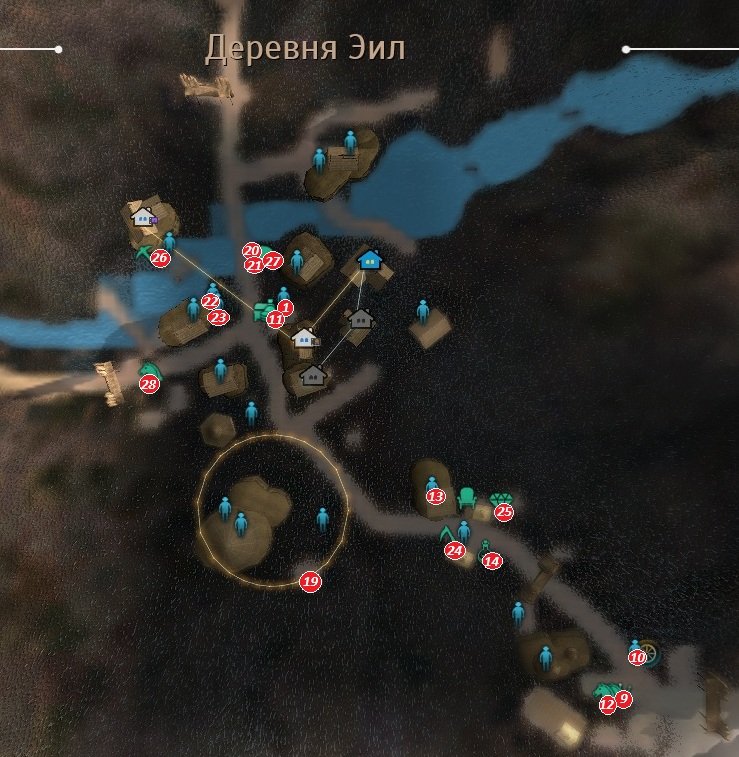The width and height of the screenshot is (739, 757).
Task: Click map marker number 20
Action: click(251, 251)
